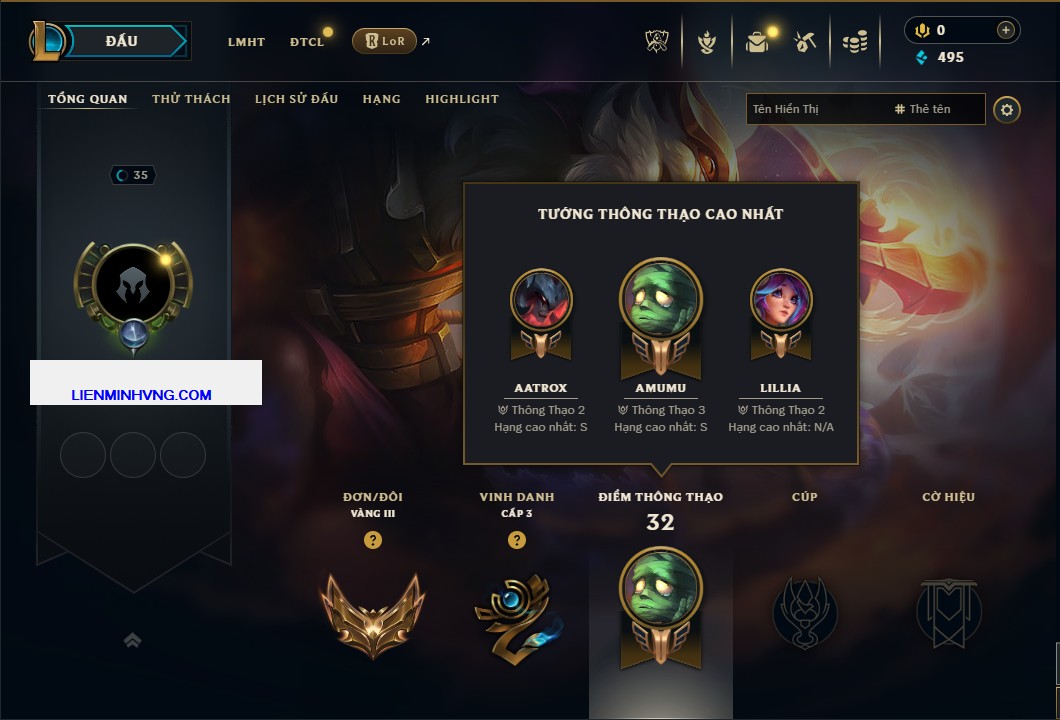Select the HẠNG tab
This screenshot has height=720, width=1060.
381,99
